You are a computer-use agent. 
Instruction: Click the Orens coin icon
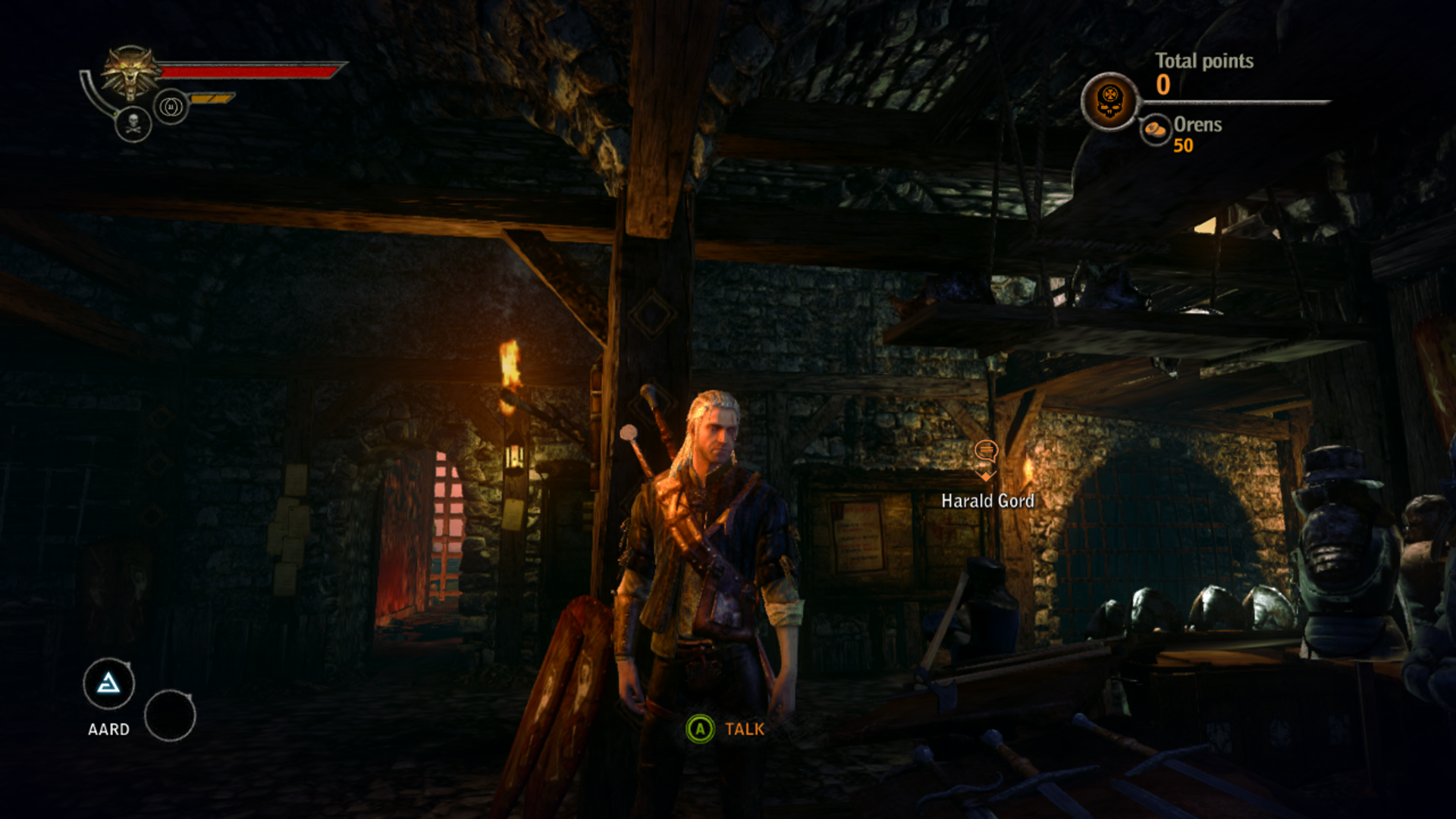[x=1156, y=129]
